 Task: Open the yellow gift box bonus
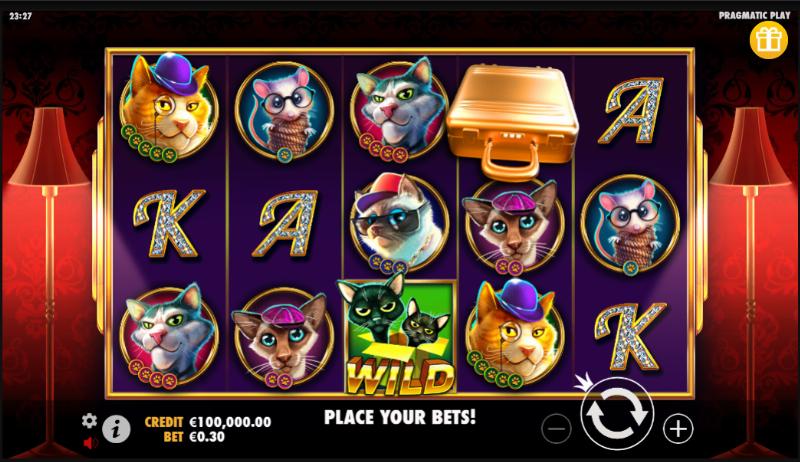(769, 39)
